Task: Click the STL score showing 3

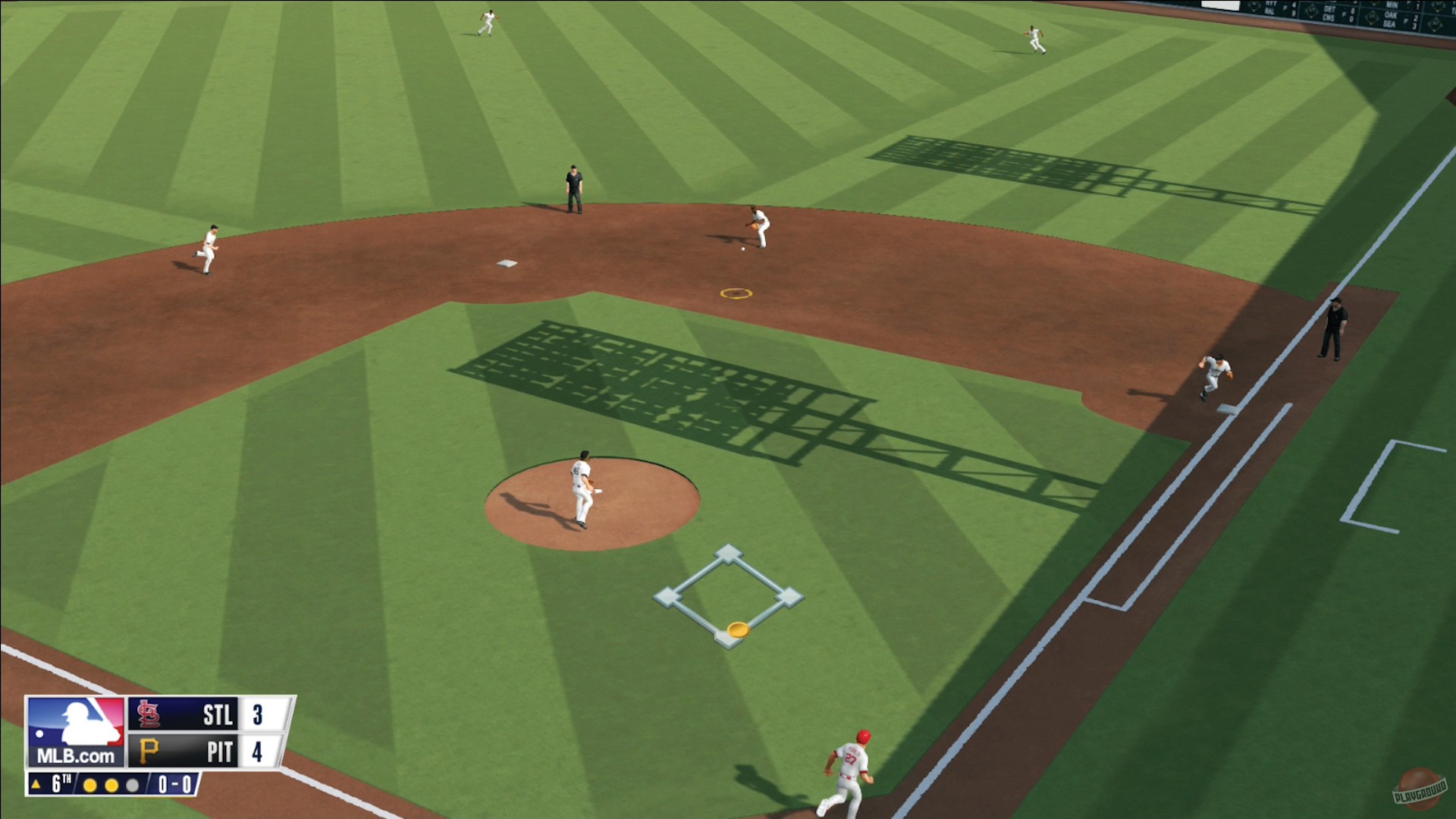Action: [260, 713]
